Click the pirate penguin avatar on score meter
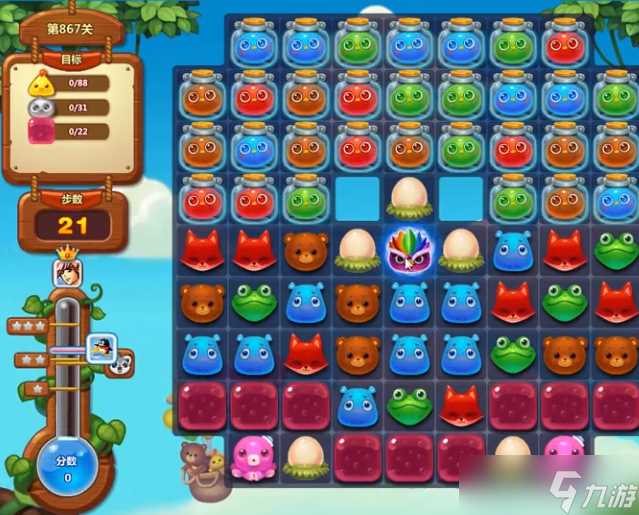The image size is (639, 515). (103, 348)
